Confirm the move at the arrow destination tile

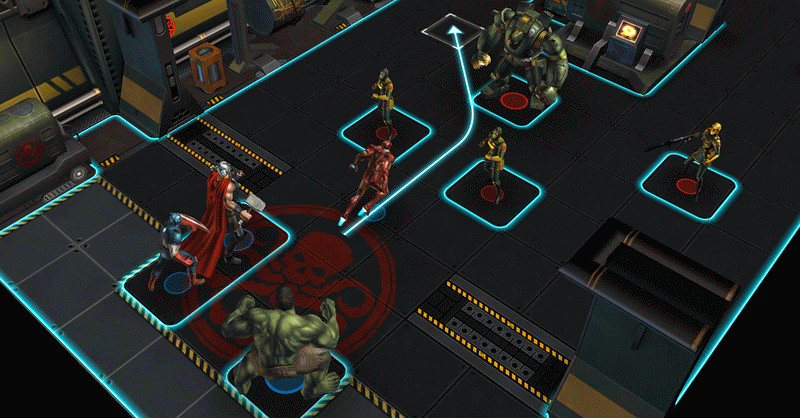(x=451, y=31)
